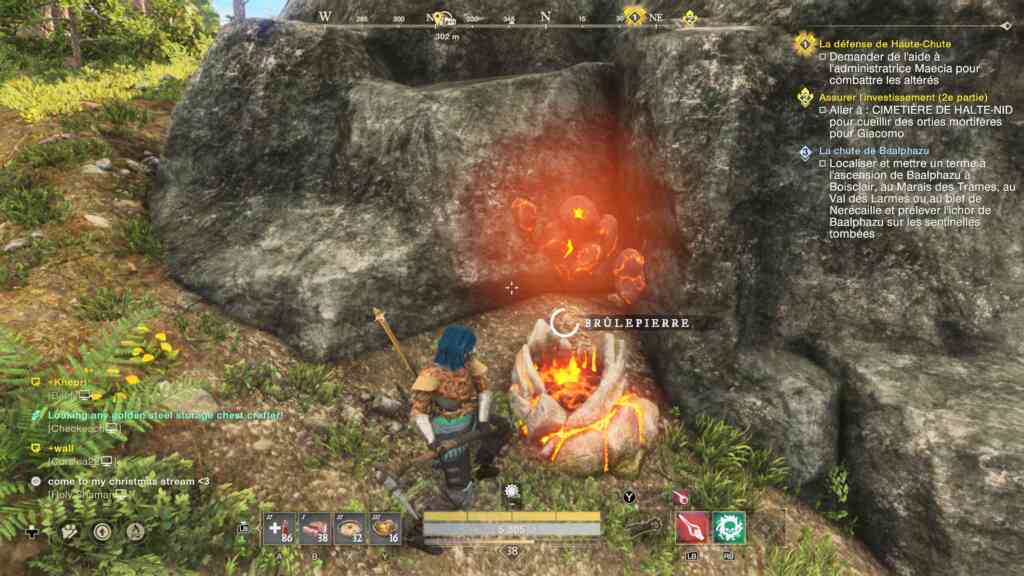Choose the cooked dish slot showing 16
Image resolution: width=1024 pixels, height=576 pixels.
tap(385, 529)
